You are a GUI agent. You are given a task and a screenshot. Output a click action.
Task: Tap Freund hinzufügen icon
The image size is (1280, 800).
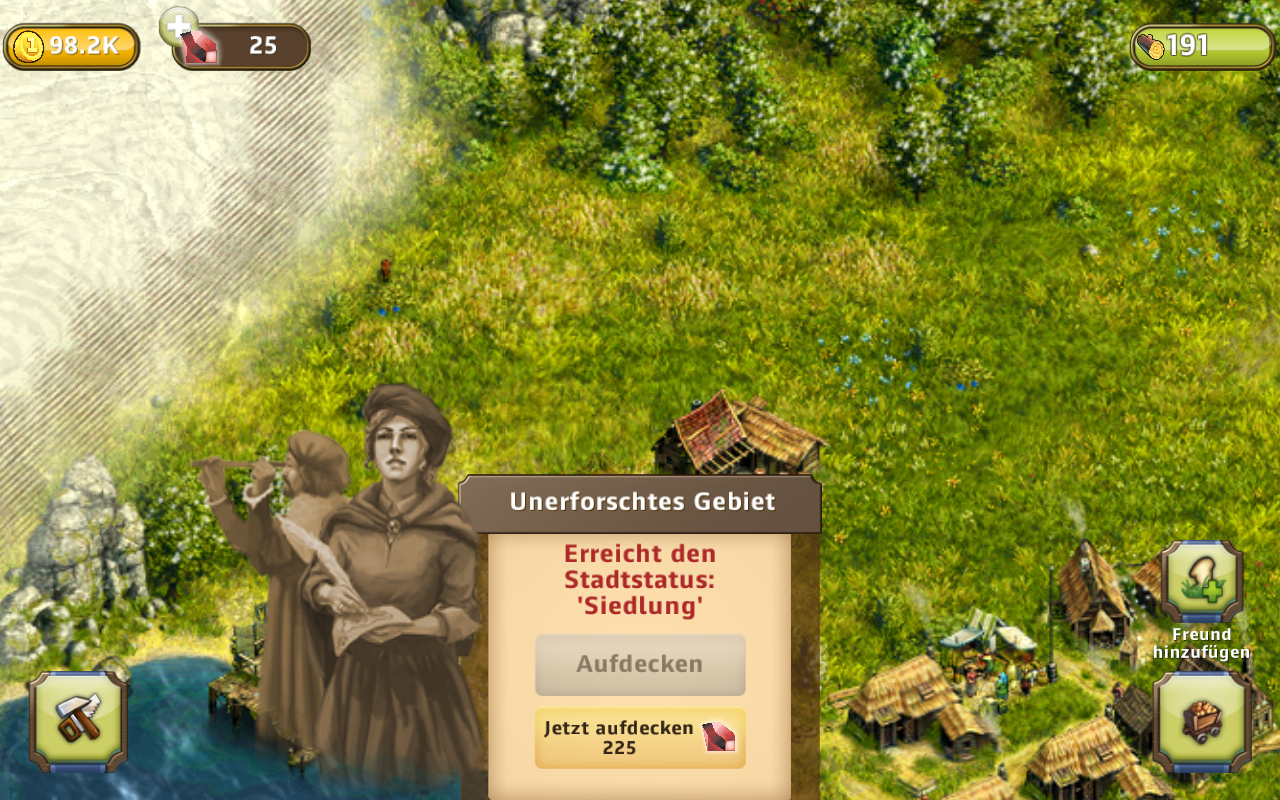(x=1201, y=583)
